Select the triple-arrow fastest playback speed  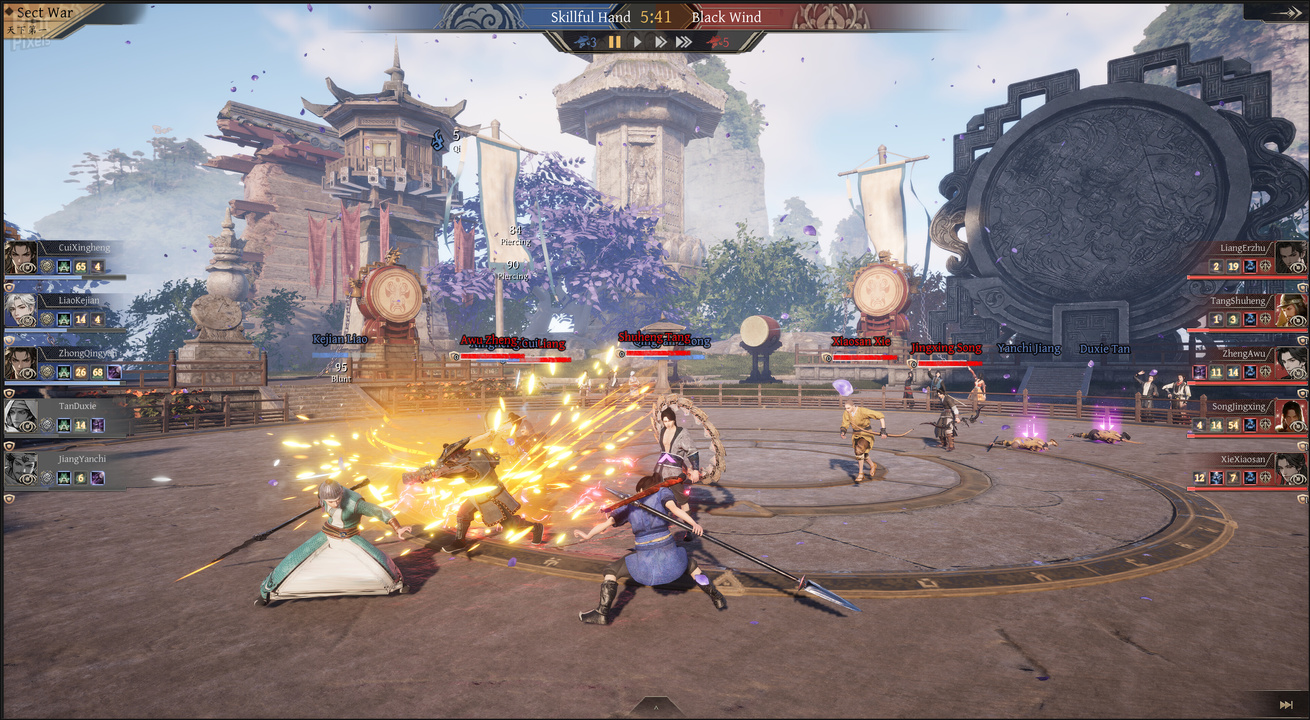pyautogui.click(x=684, y=42)
